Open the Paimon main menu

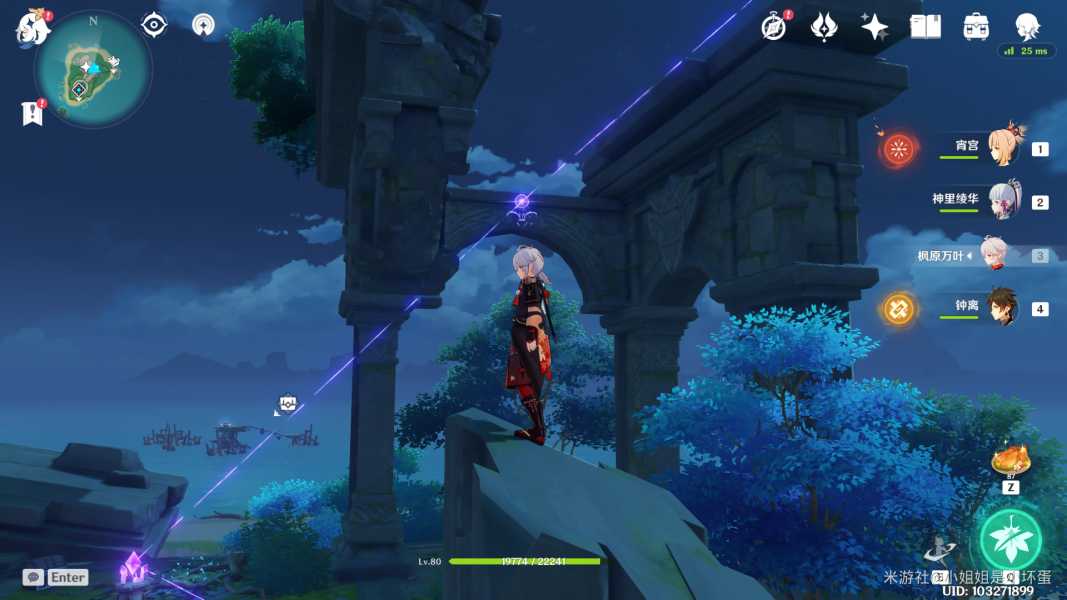(x=32, y=28)
